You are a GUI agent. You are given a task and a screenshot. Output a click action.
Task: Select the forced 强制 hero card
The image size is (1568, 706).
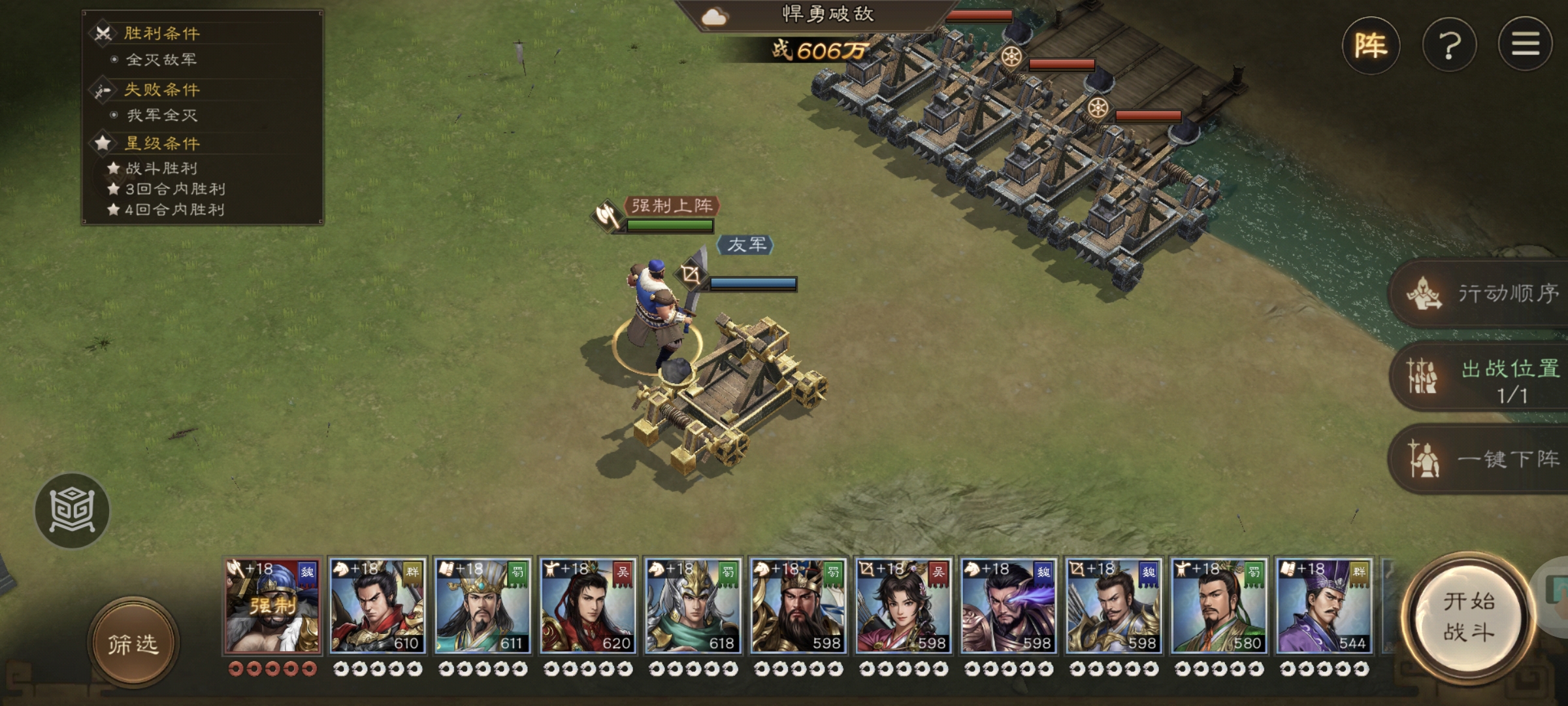click(272, 606)
